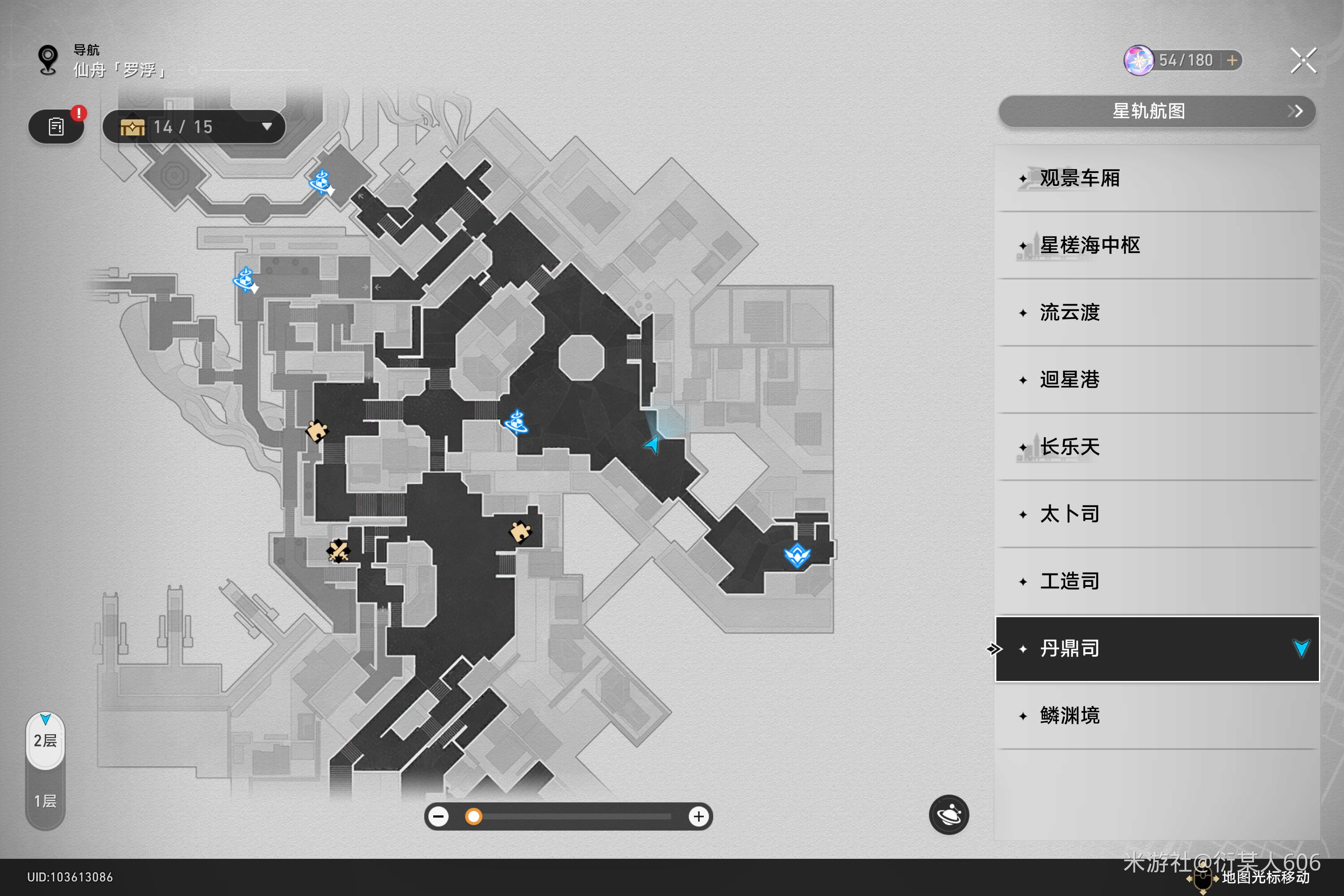Switch to floor 2层
Image resolution: width=1344 pixels, height=896 pixels.
coord(45,741)
